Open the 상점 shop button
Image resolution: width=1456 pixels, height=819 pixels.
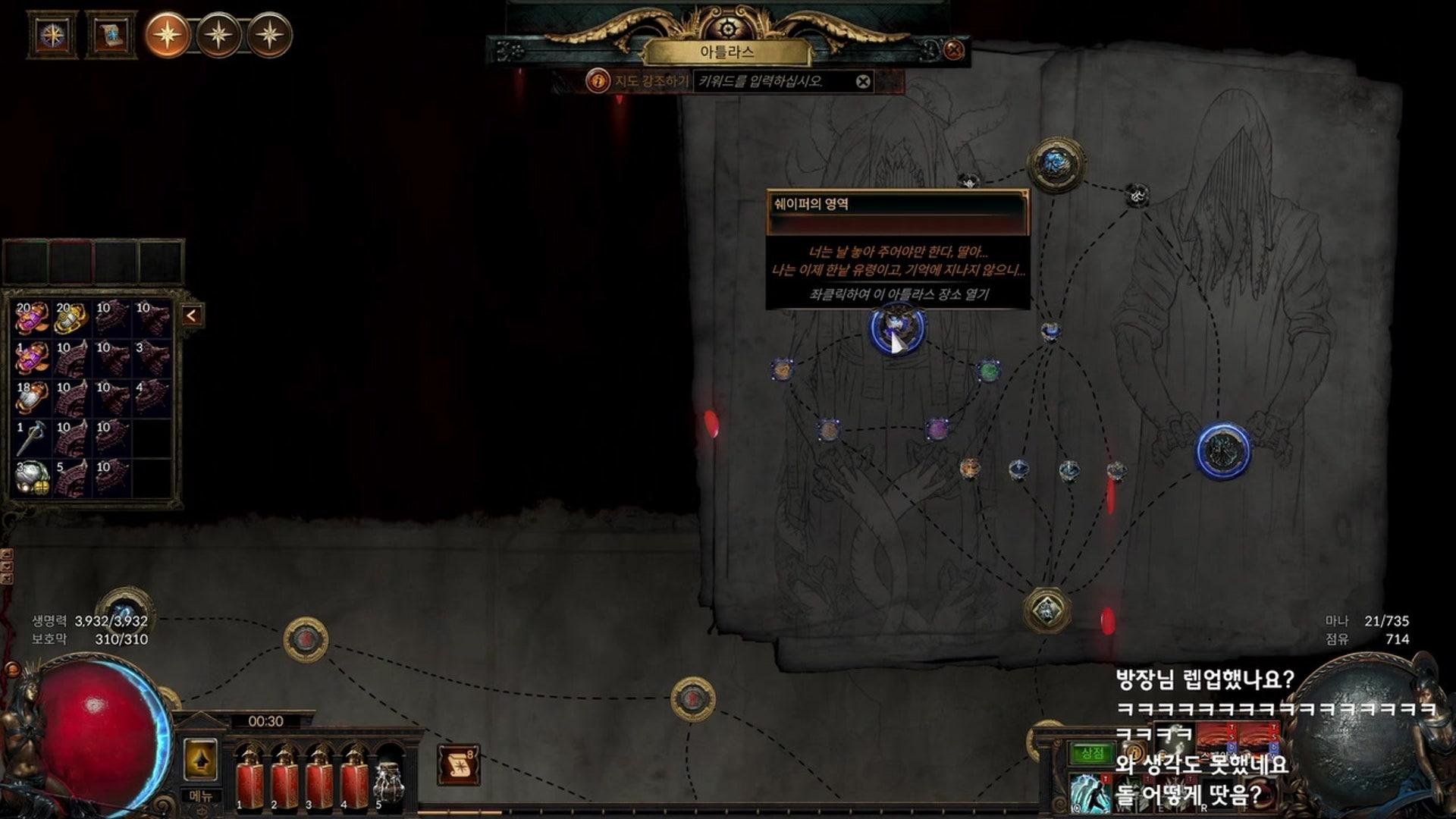coord(1092,753)
